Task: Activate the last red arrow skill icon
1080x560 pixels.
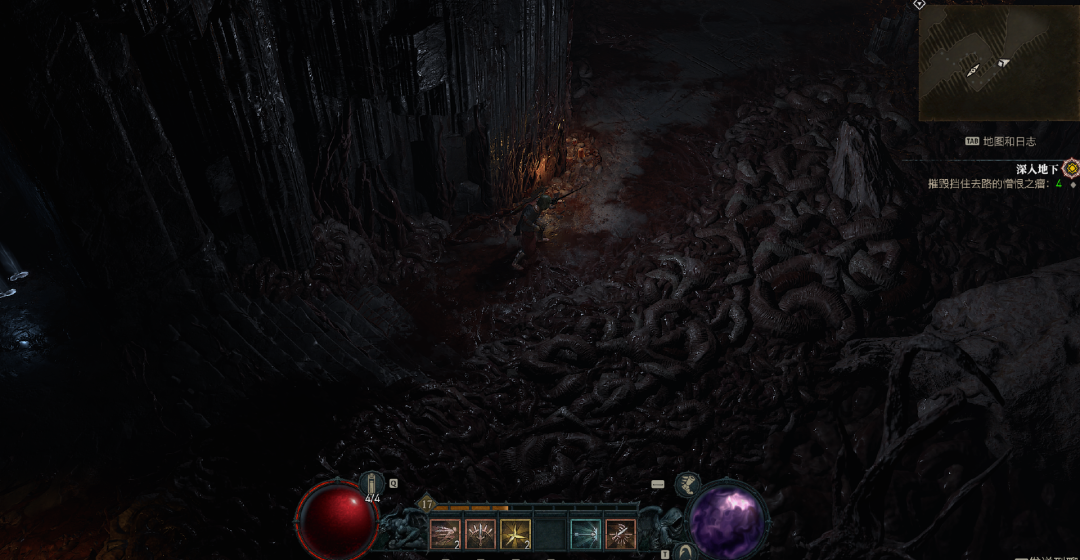Action: pyautogui.click(x=621, y=534)
